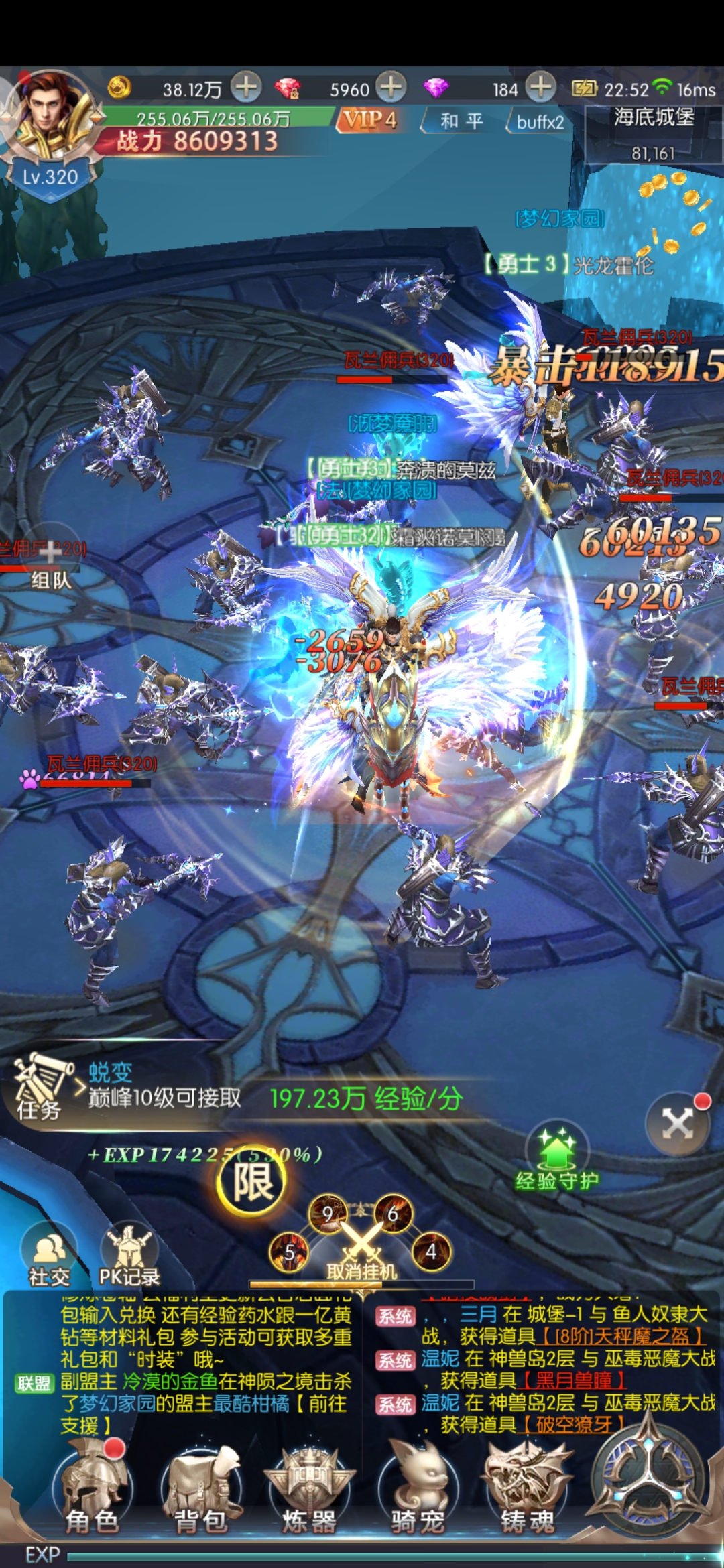Viewport: 724px width, 1568px height.
Task: Add purple diamonds via the plus next to 184
Action: pyautogui.click(x=540, y=87)
